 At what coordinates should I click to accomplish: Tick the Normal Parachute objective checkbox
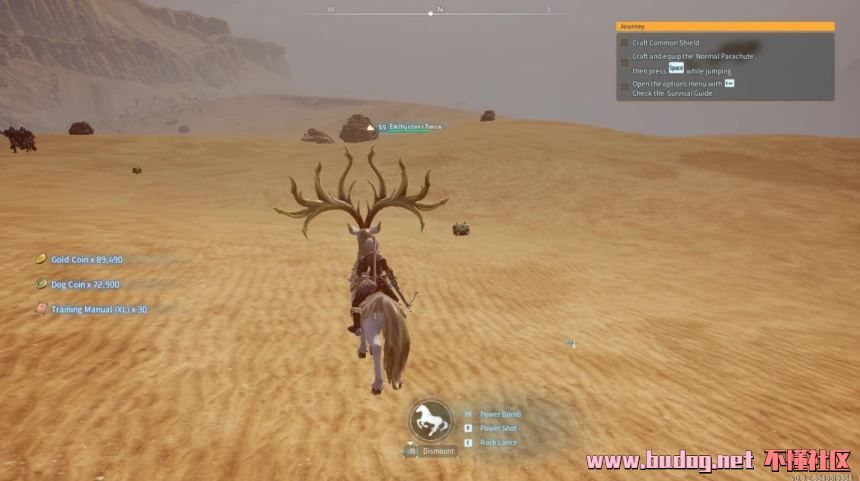click(x=624, y=63)
